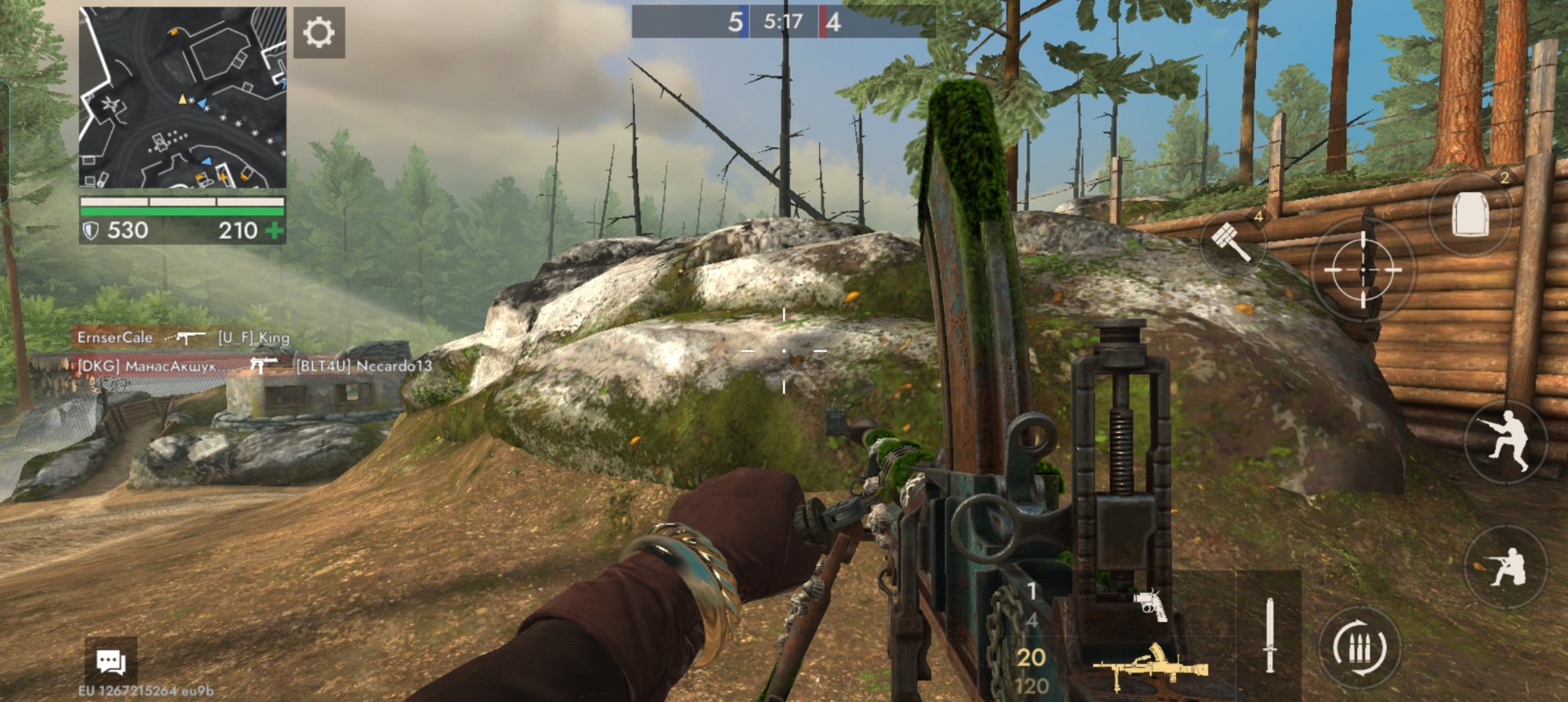Use the hammer melee ability
The width and height of the screenshot is (1568, 702).
1232,241
